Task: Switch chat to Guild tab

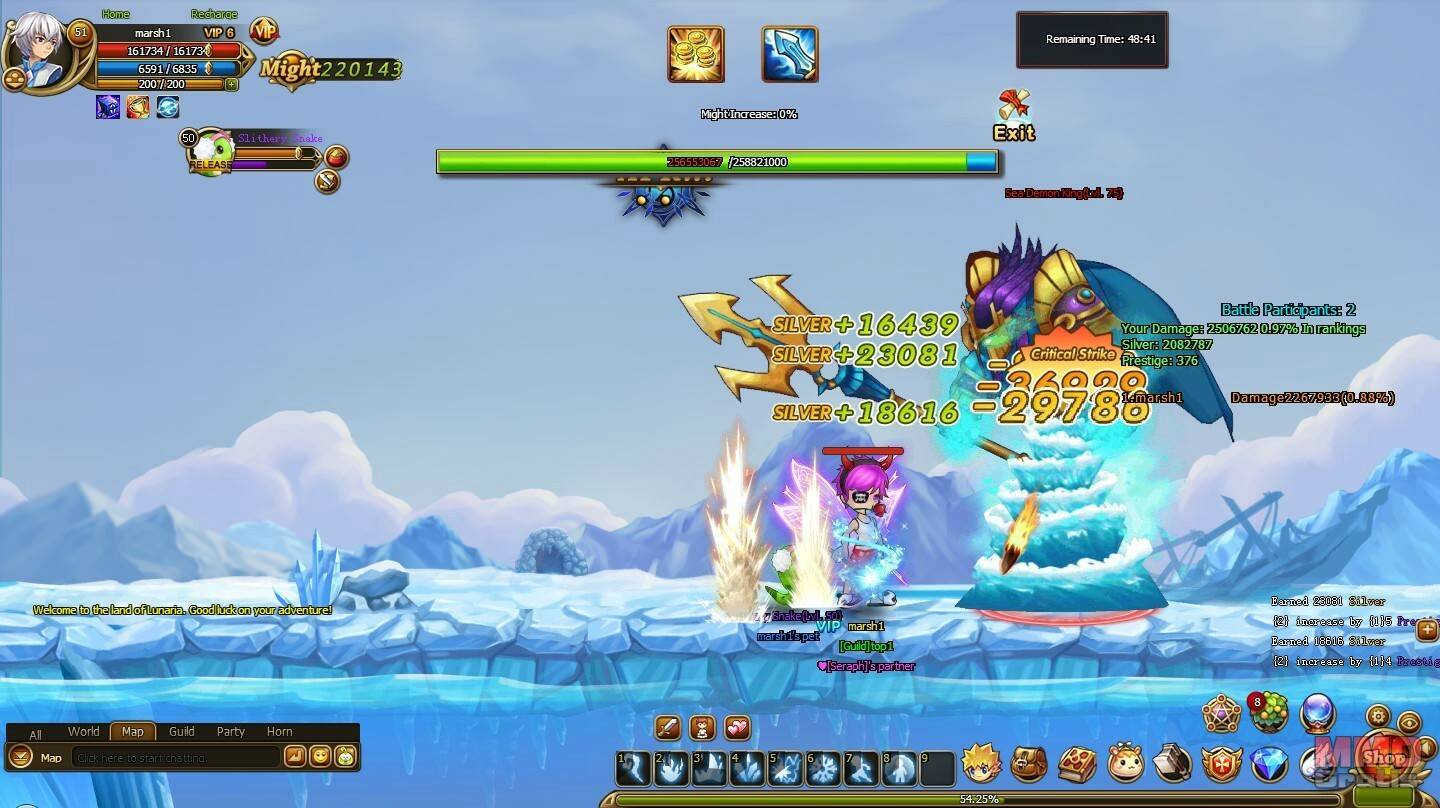Action: 182,731
